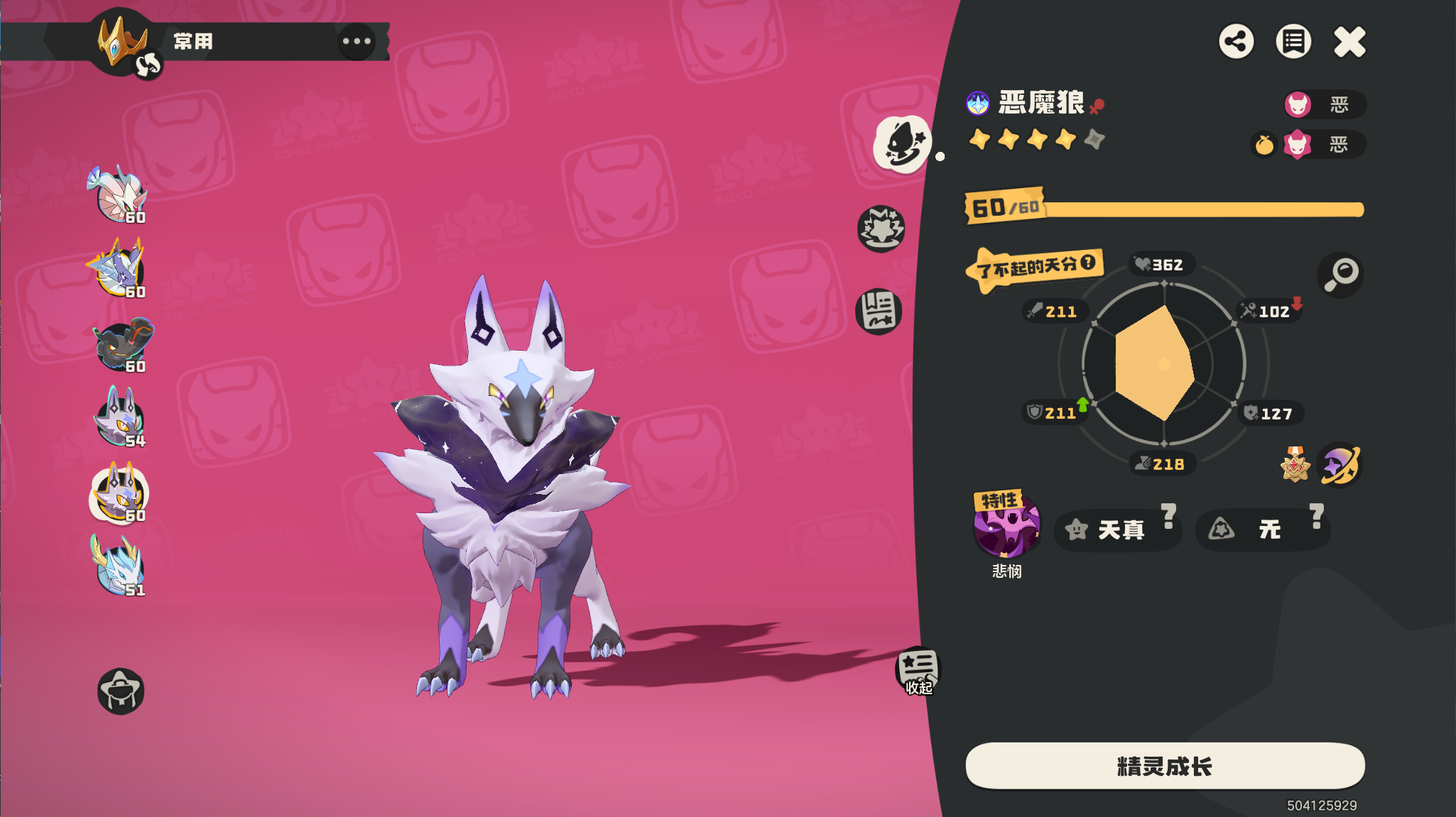Switch to the skills burst tab

click(x=881, y=229)
